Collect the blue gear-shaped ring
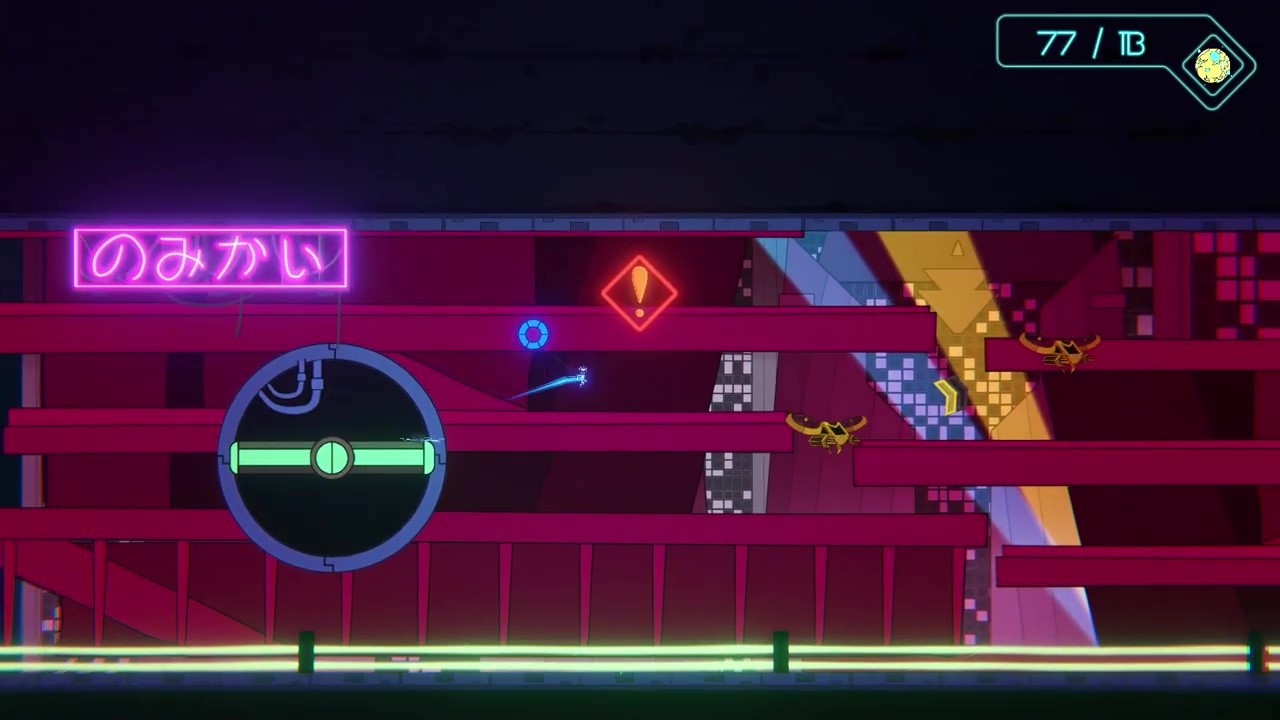The width and height of the screenshot is (1280, 720). coord(533,335)
